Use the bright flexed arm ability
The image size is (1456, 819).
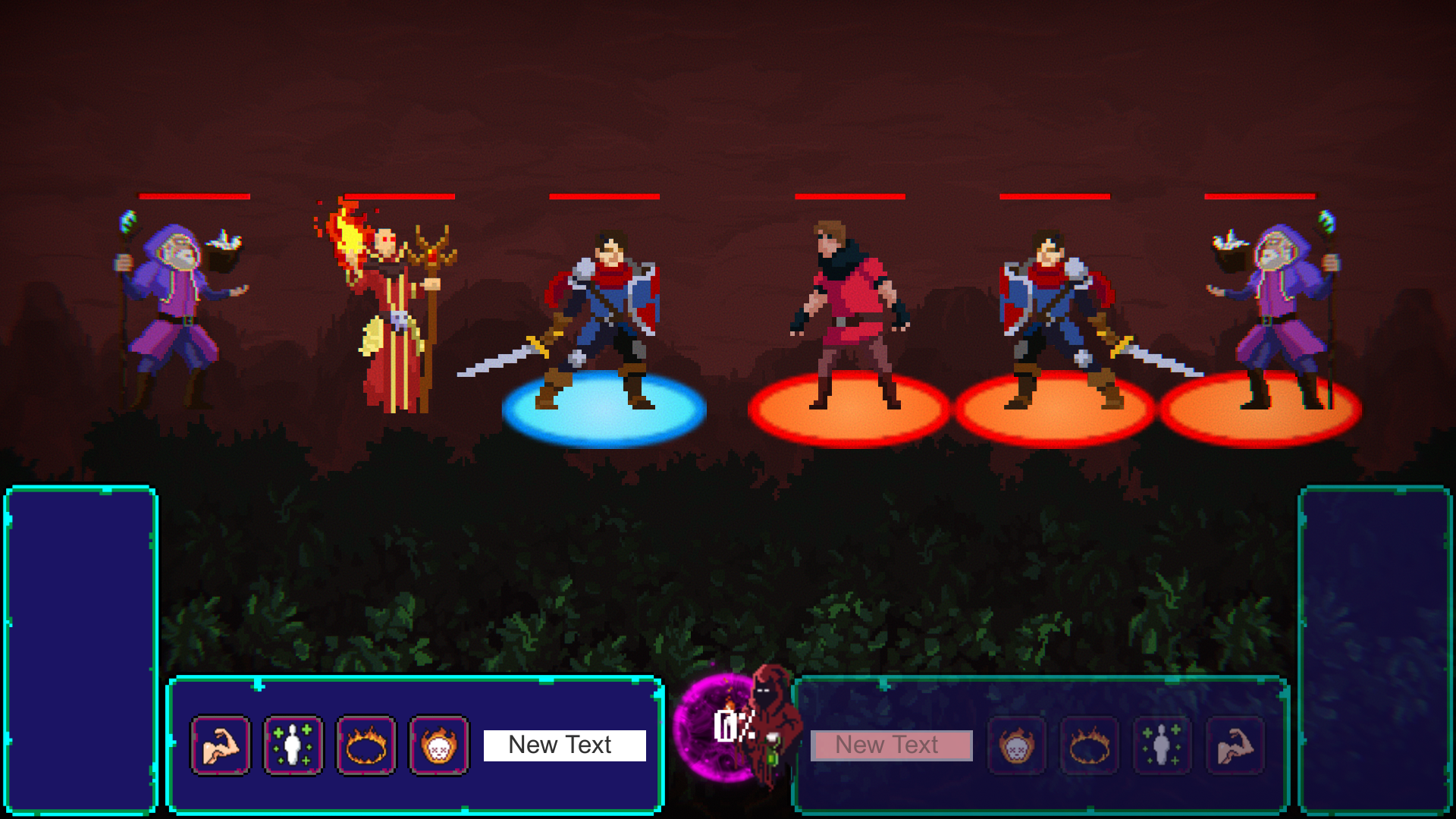click(220, 745)
